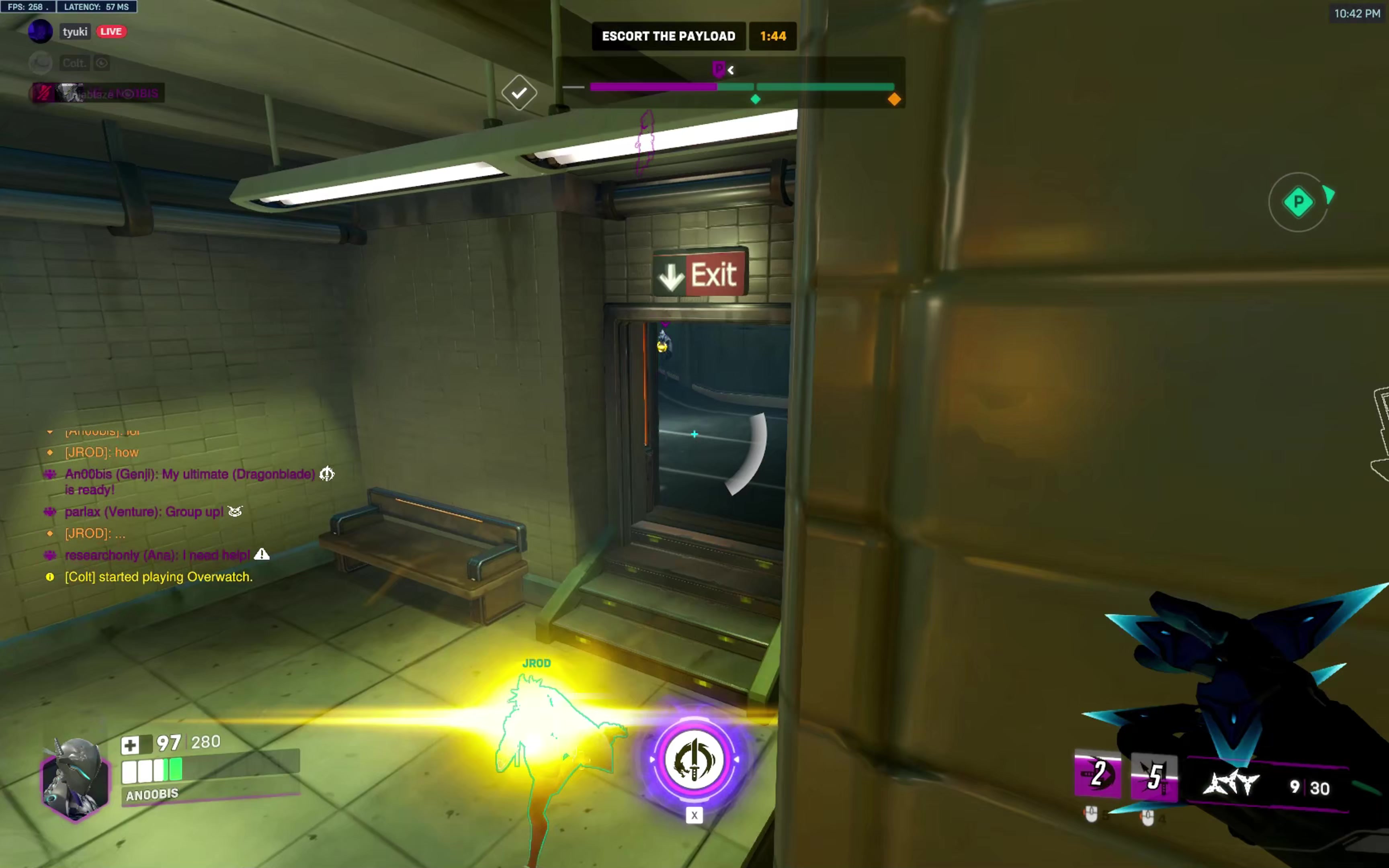Open tyuki's stream overlay avatar

(40, 32)
